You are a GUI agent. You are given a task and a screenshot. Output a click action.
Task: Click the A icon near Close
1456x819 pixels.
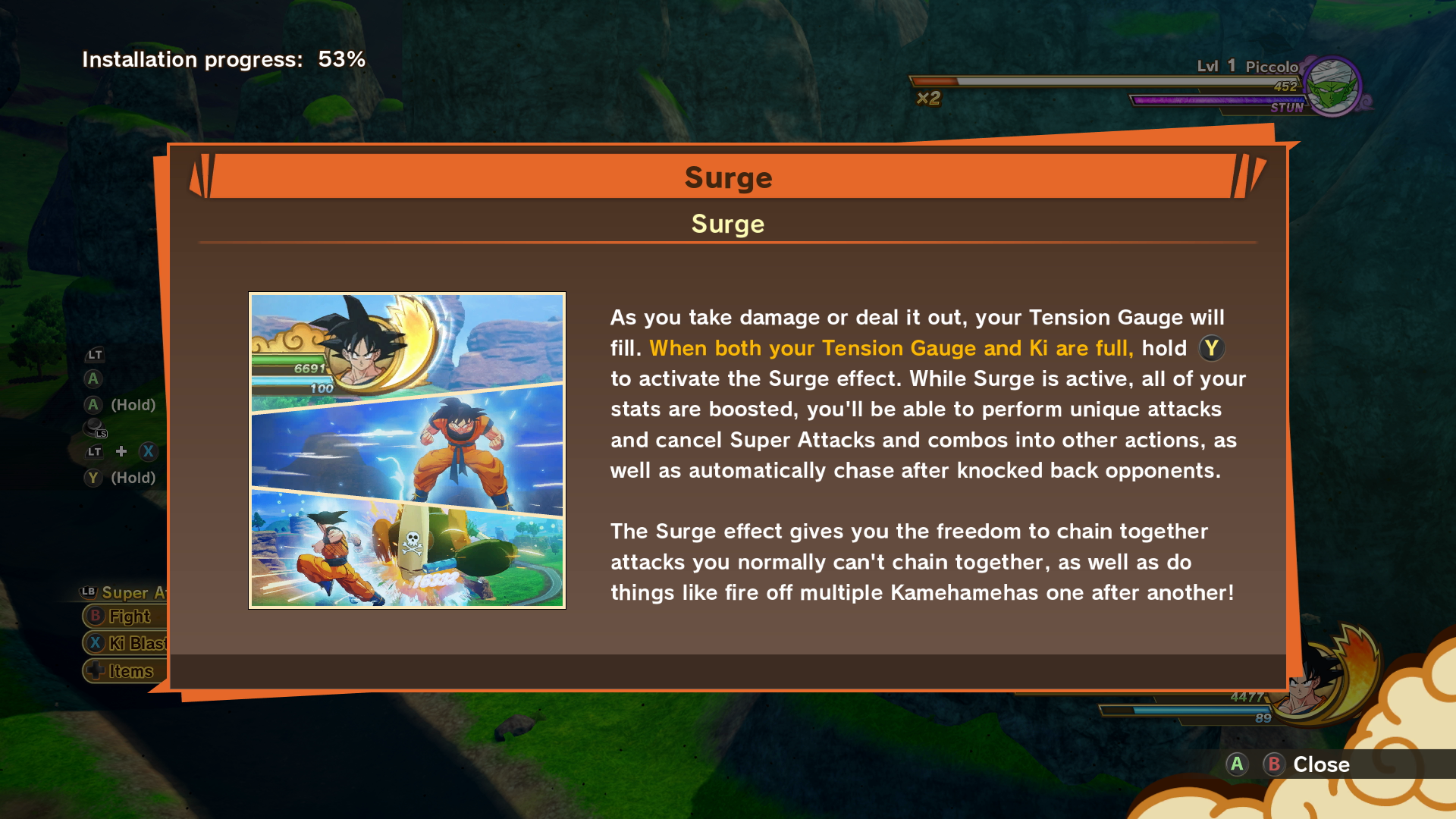(1237, 765)
